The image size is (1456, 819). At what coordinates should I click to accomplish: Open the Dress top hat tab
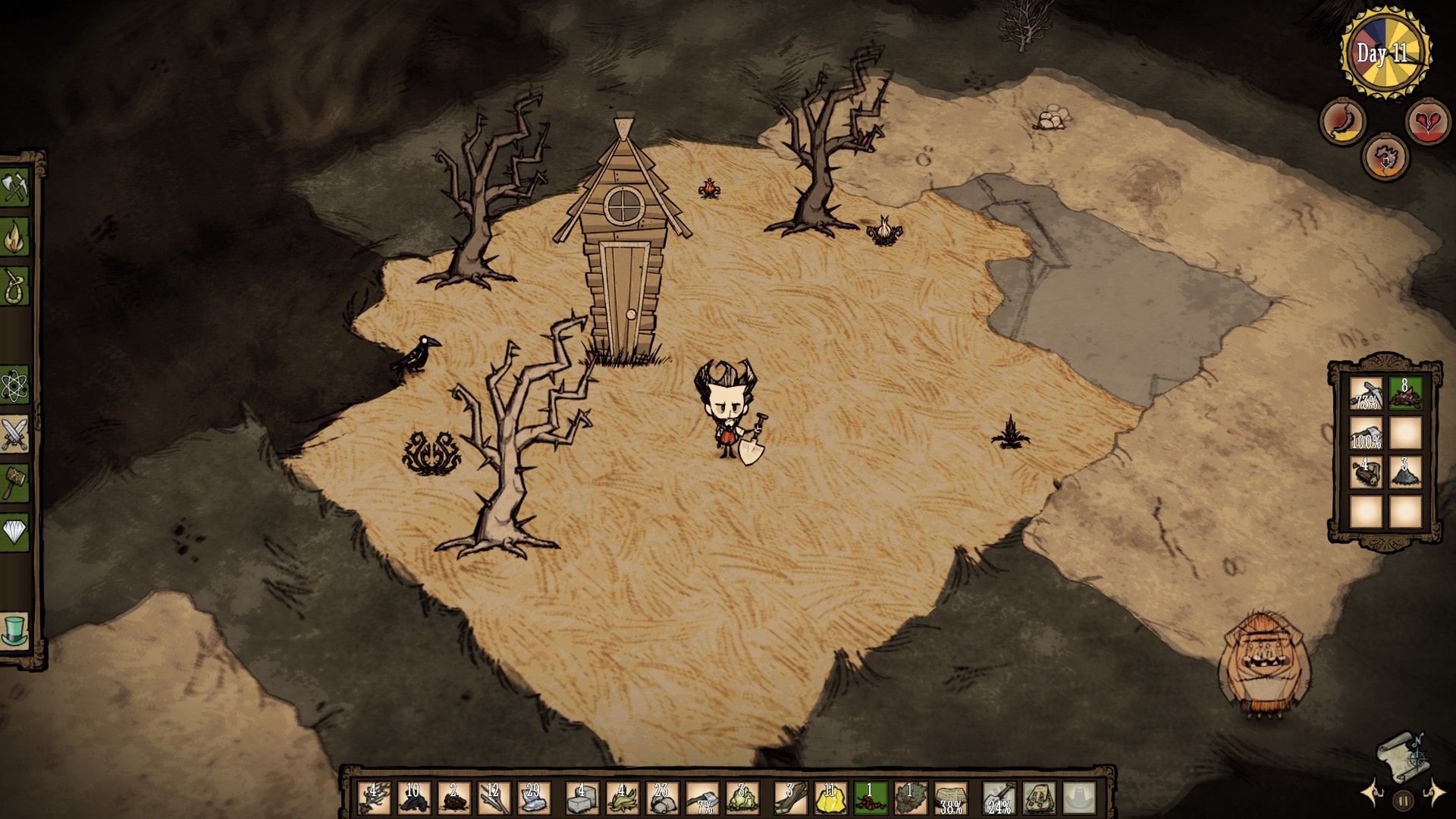(14, 631)
